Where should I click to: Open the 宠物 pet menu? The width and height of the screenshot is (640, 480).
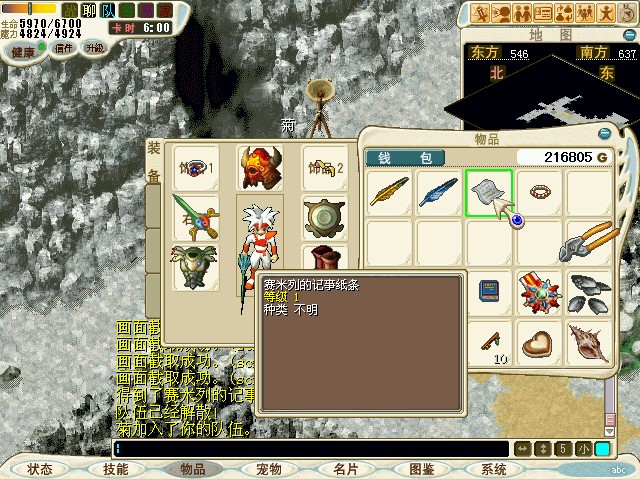[x=268, y=468]
